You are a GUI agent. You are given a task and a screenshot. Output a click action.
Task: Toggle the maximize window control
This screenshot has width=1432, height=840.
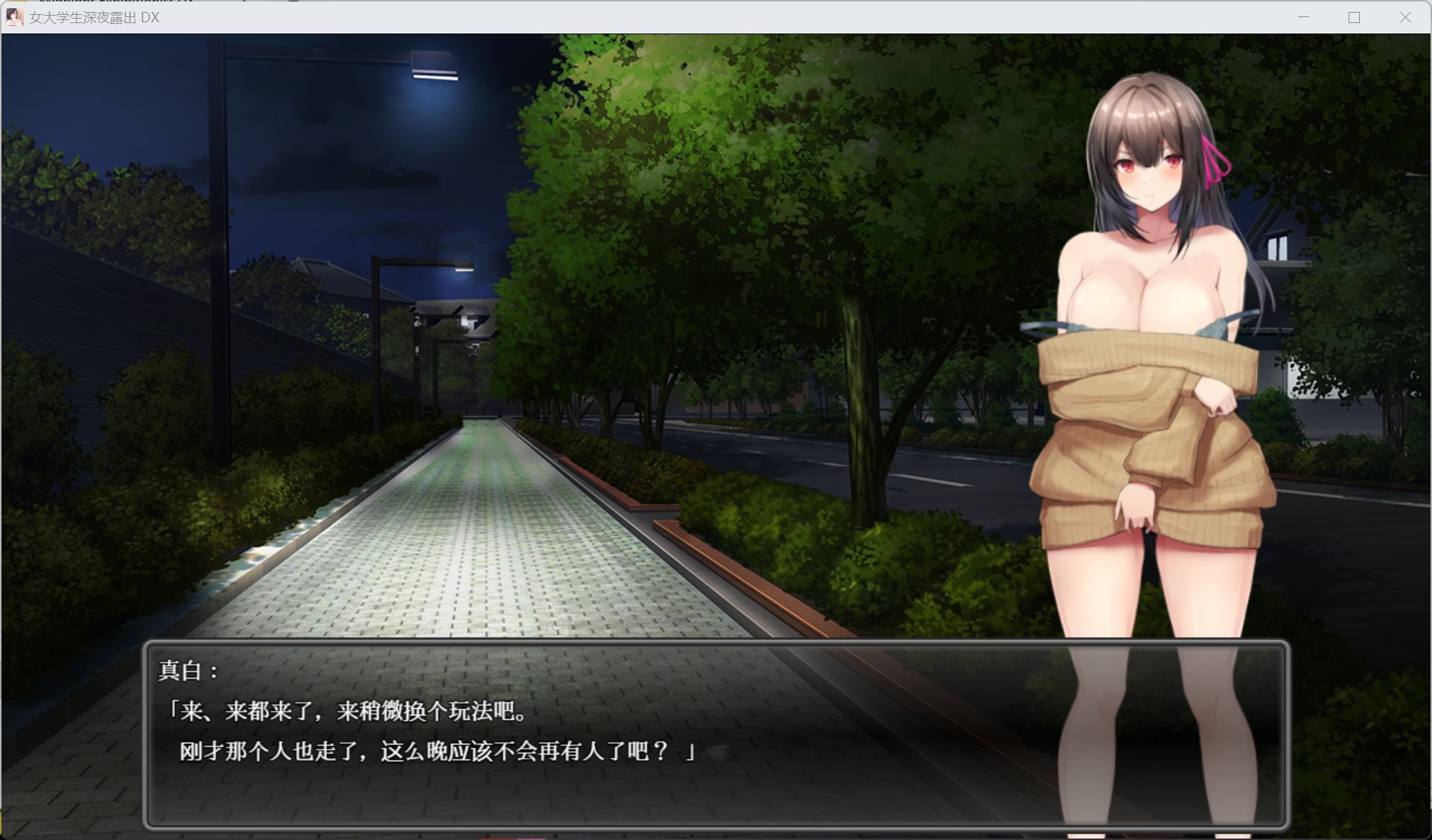click(x=1352, y=17)
